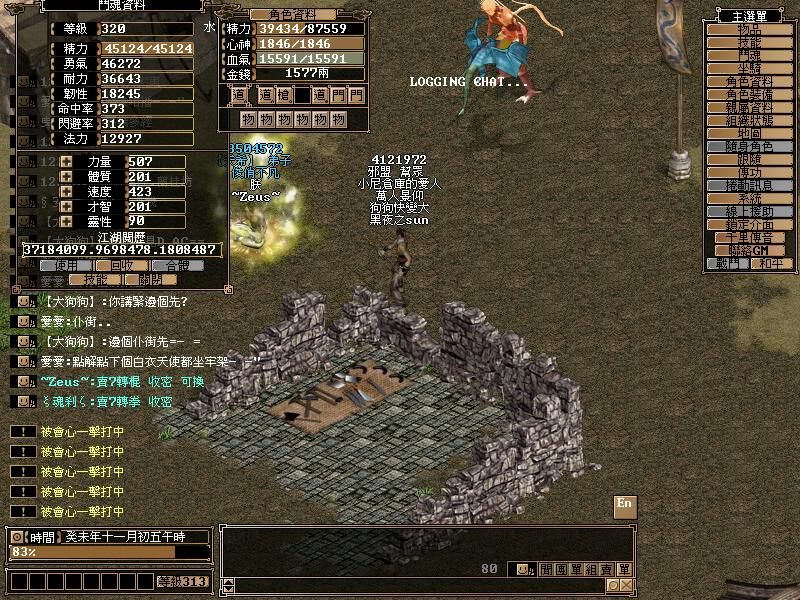Add a point to 力量 strength

[x=66, y=162]
